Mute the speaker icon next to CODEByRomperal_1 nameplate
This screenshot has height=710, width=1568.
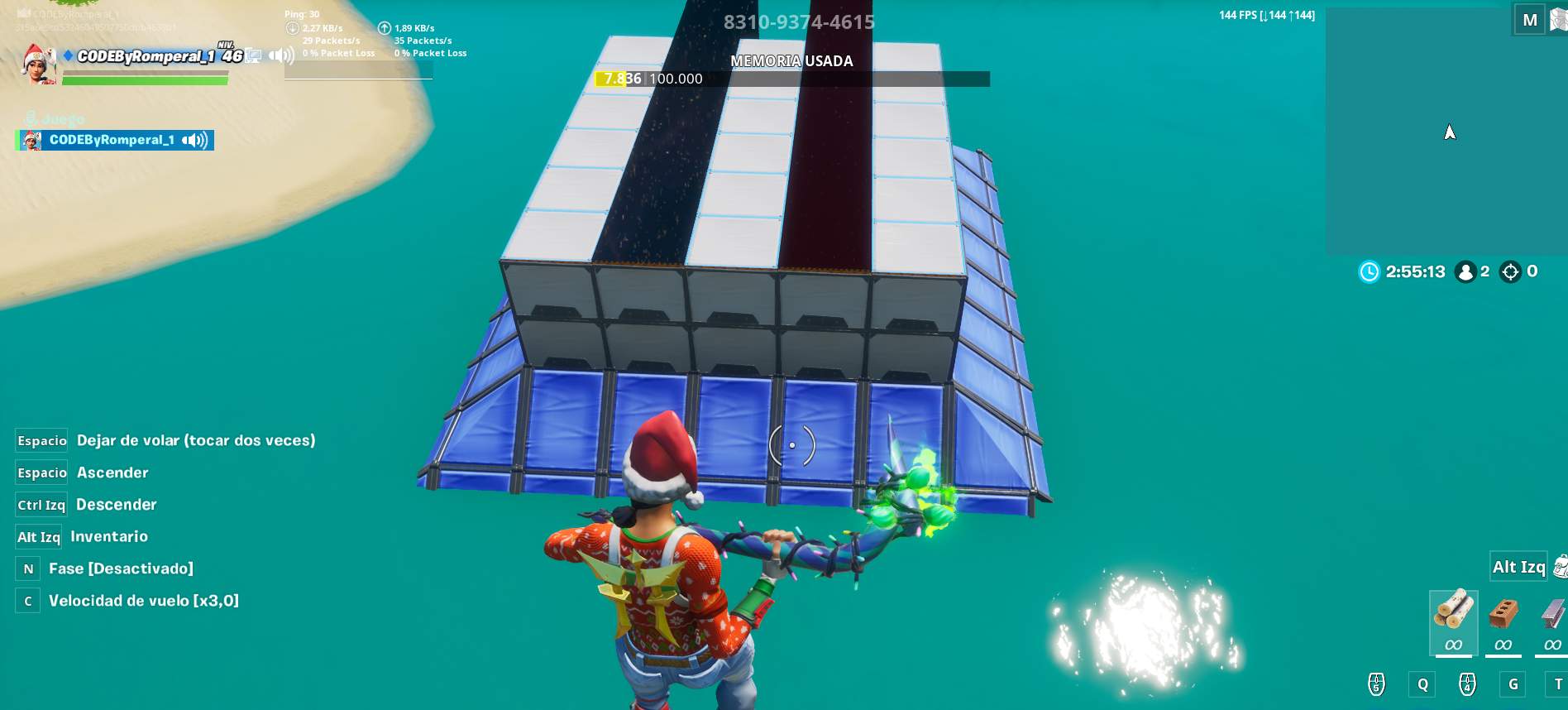[x=281, y=55]
